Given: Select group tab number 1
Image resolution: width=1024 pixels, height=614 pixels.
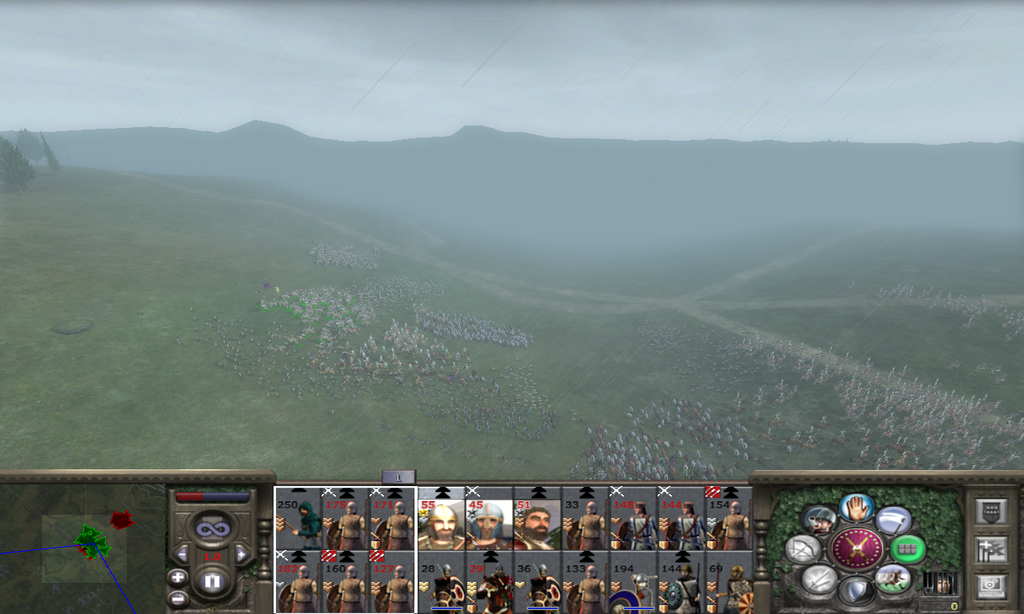Looking at the screenshot, I should tap(398, 477).
